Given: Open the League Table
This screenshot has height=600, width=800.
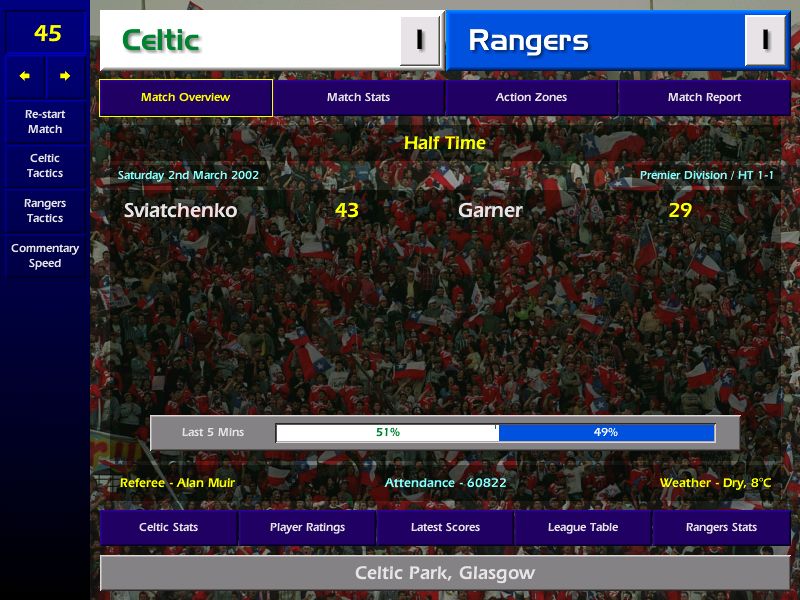Looking at the screenshot, I should click(583, 527).
